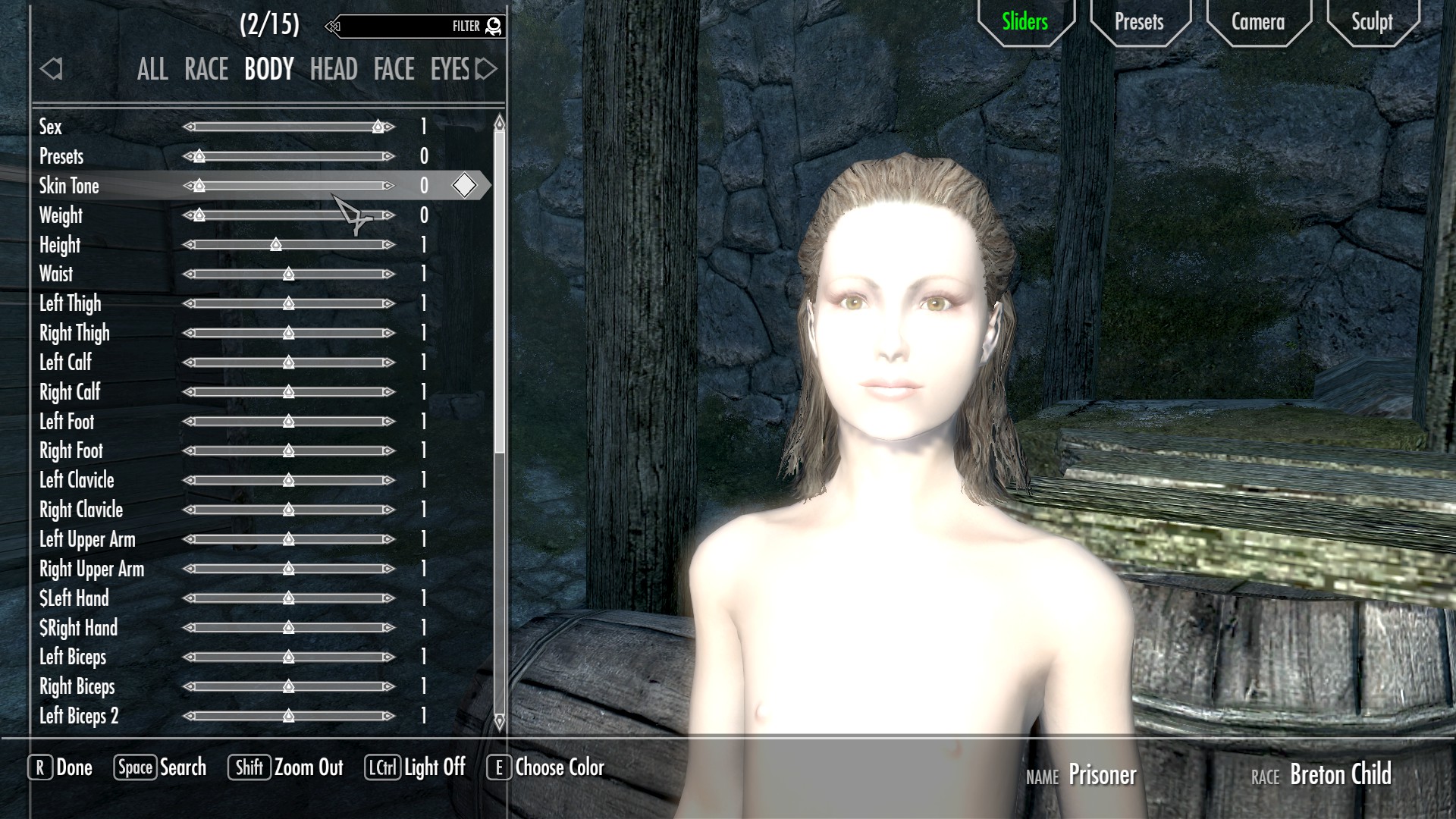Switch to the Sliders tab

(1025, 22)
